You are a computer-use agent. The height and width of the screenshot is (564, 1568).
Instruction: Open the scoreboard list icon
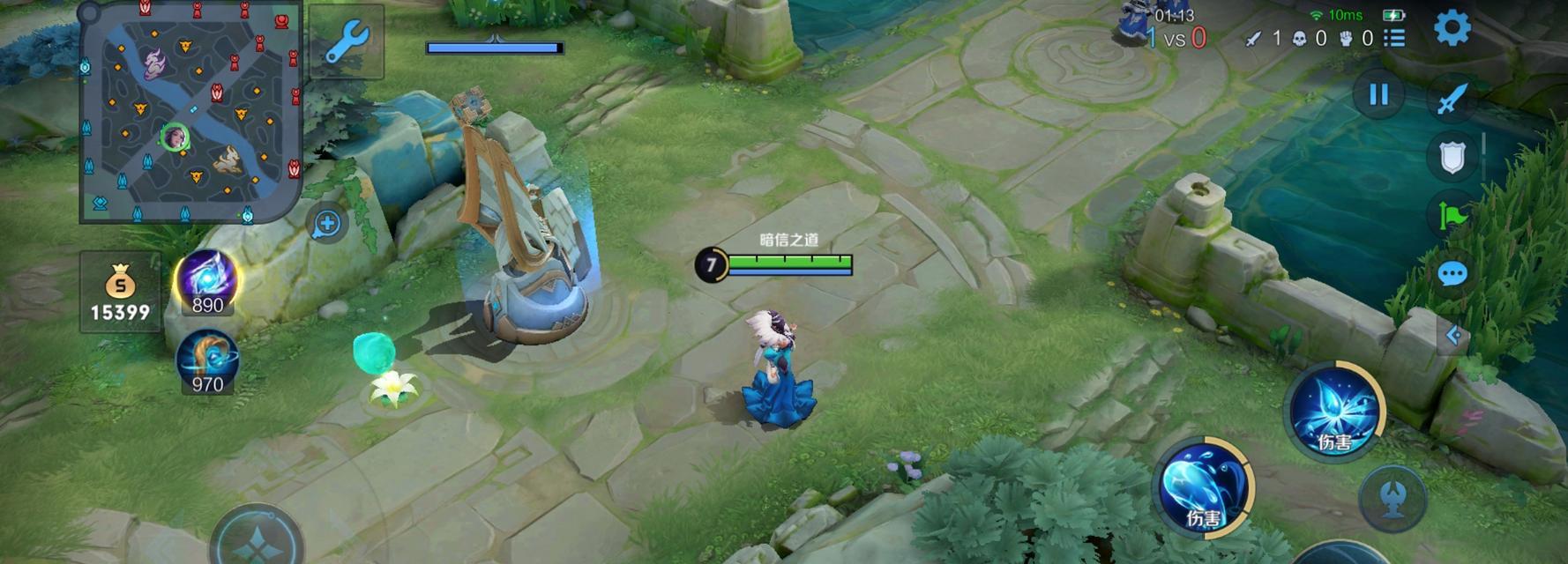[1394, 38]
